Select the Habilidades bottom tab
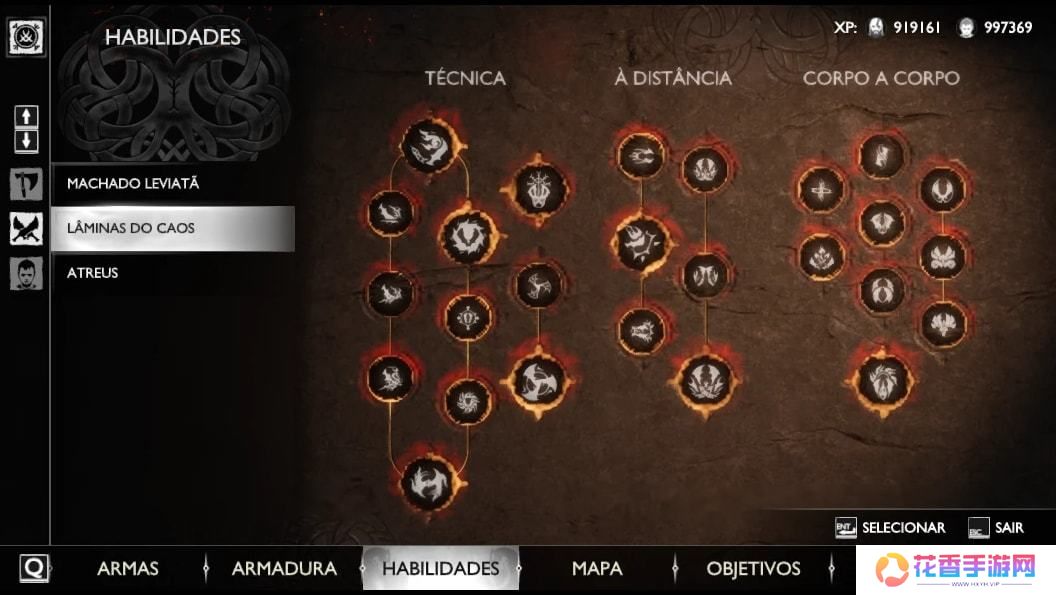This screenshot has height=595, width=1056. pos(440,568)
